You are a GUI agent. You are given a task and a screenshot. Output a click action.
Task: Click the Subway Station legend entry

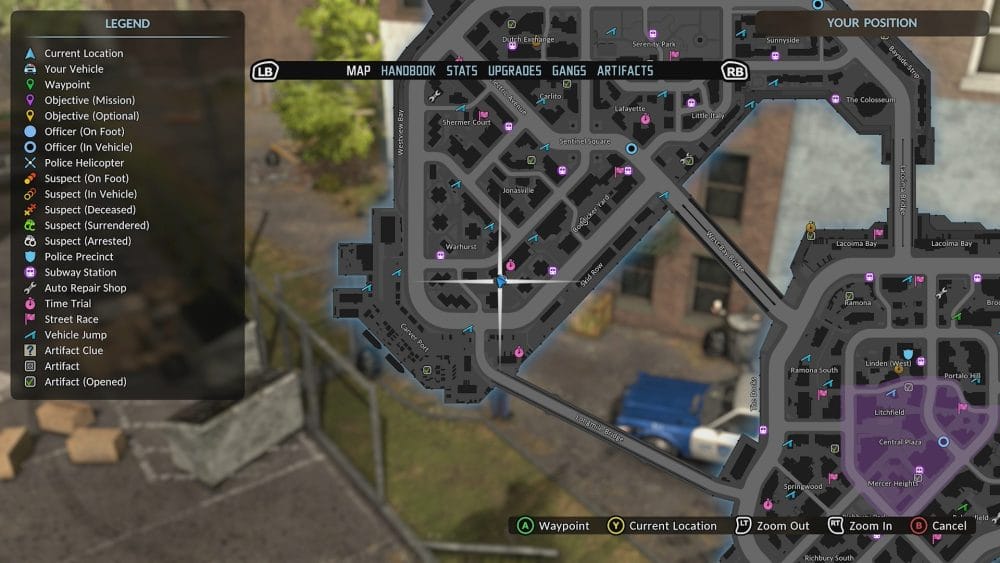tap(80, 272)
